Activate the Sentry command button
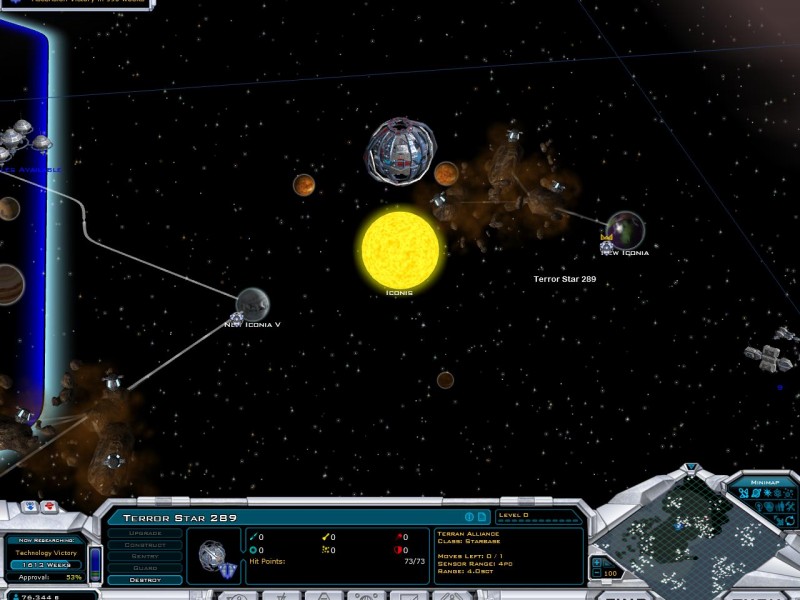 click(x=145, y=557)
